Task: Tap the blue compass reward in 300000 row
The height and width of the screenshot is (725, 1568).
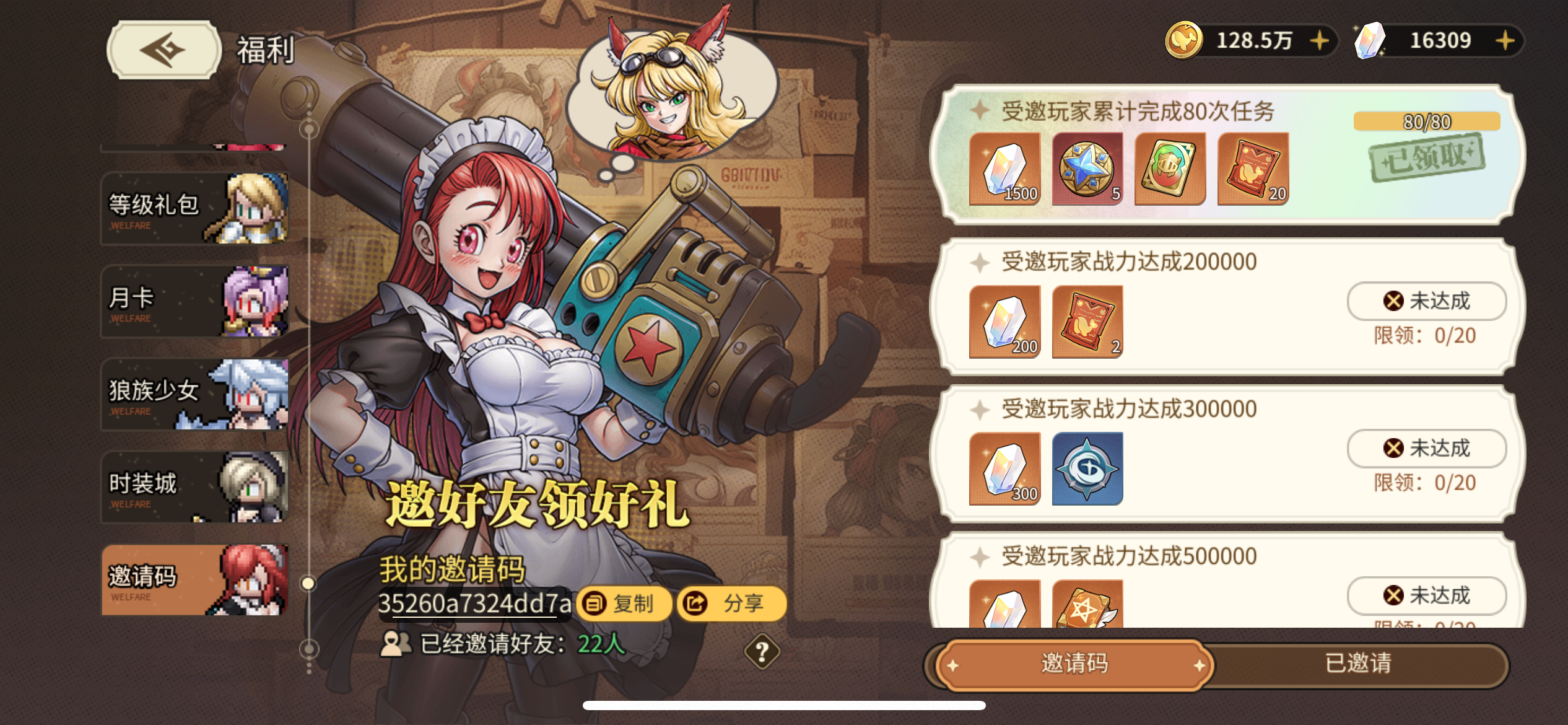Action: point(1087,469)
